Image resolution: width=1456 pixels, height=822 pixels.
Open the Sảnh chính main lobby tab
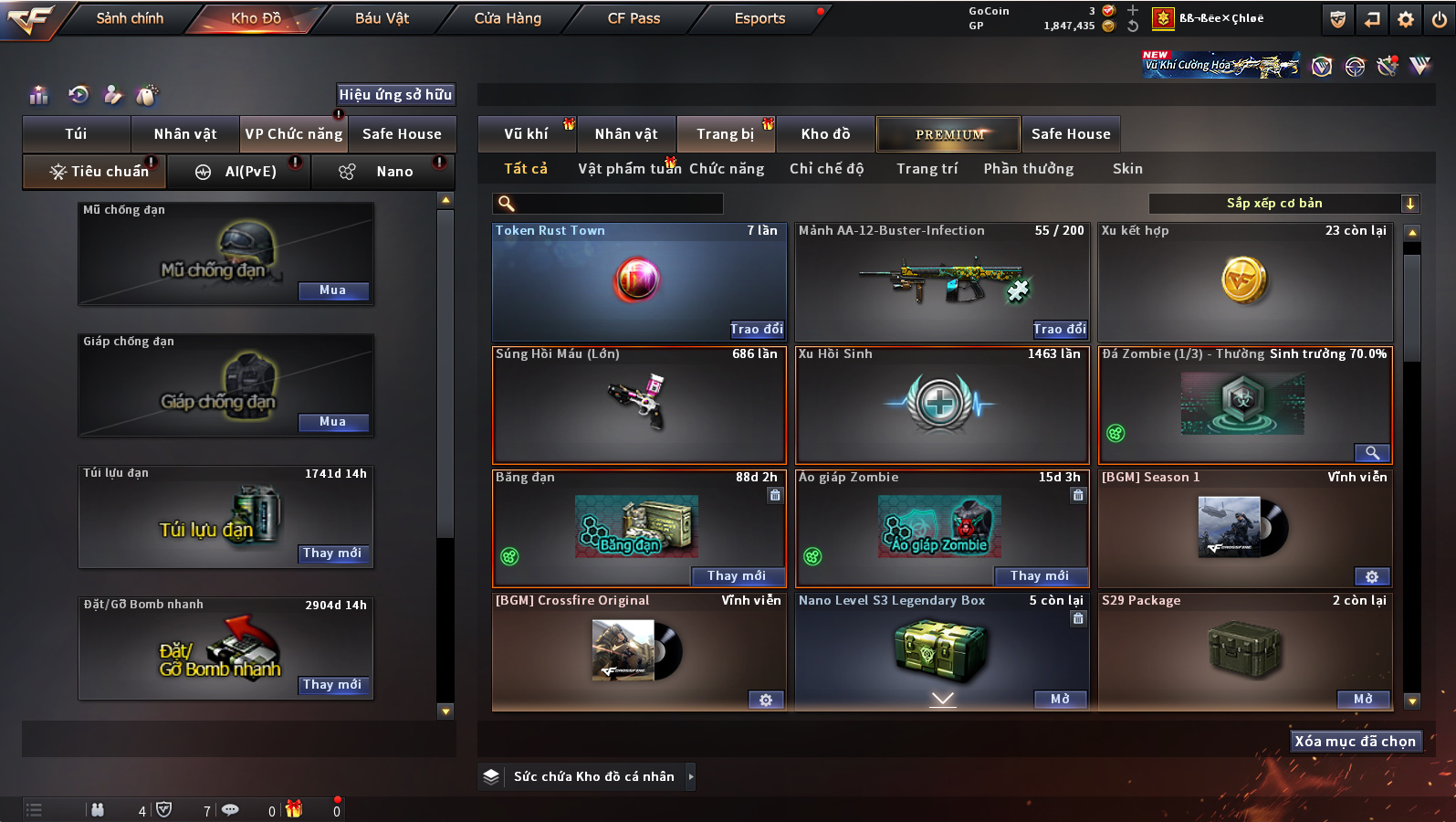tap(130, 18)
